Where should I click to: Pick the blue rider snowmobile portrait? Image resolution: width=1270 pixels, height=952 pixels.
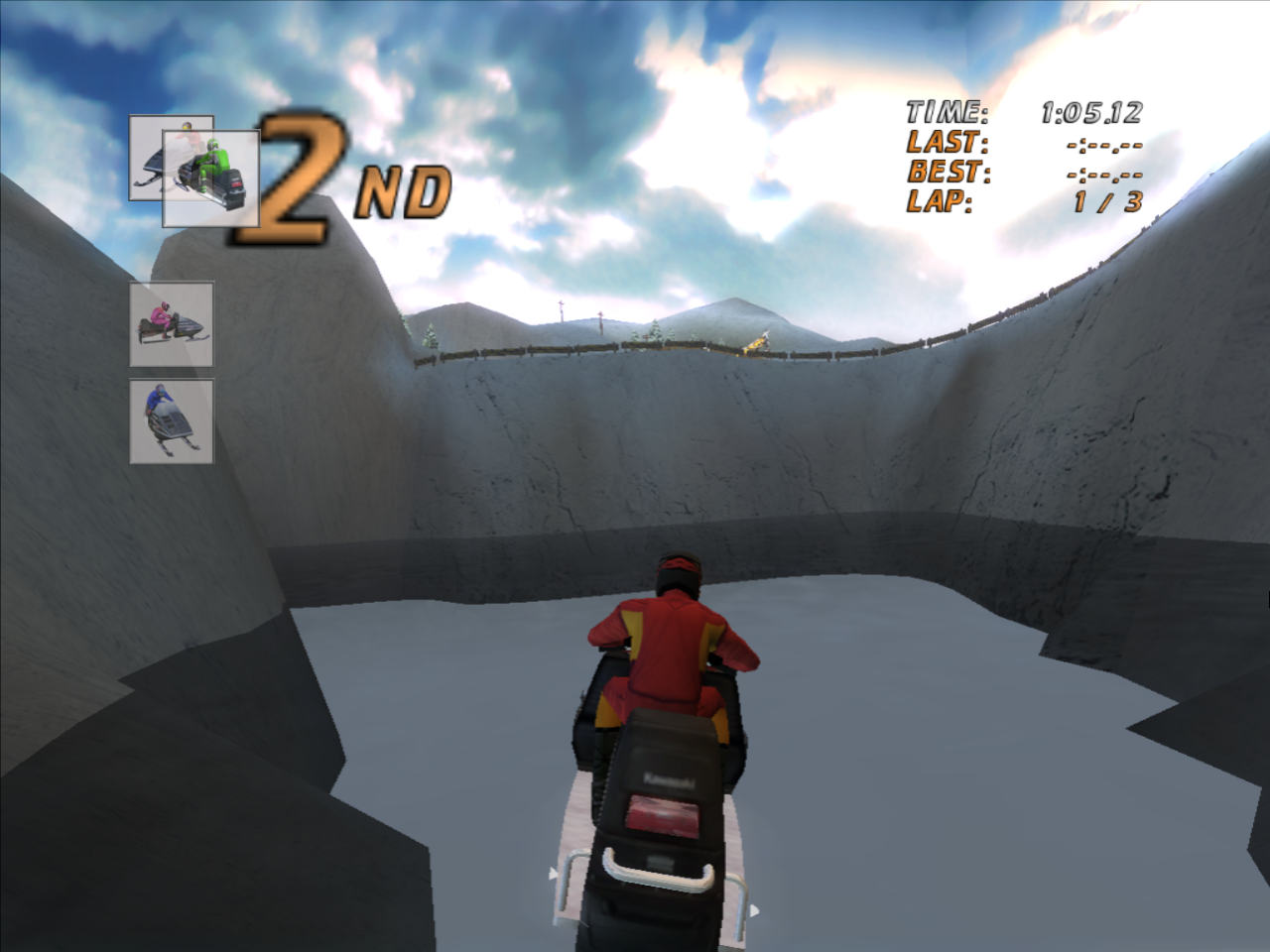[x=172, y=420]
